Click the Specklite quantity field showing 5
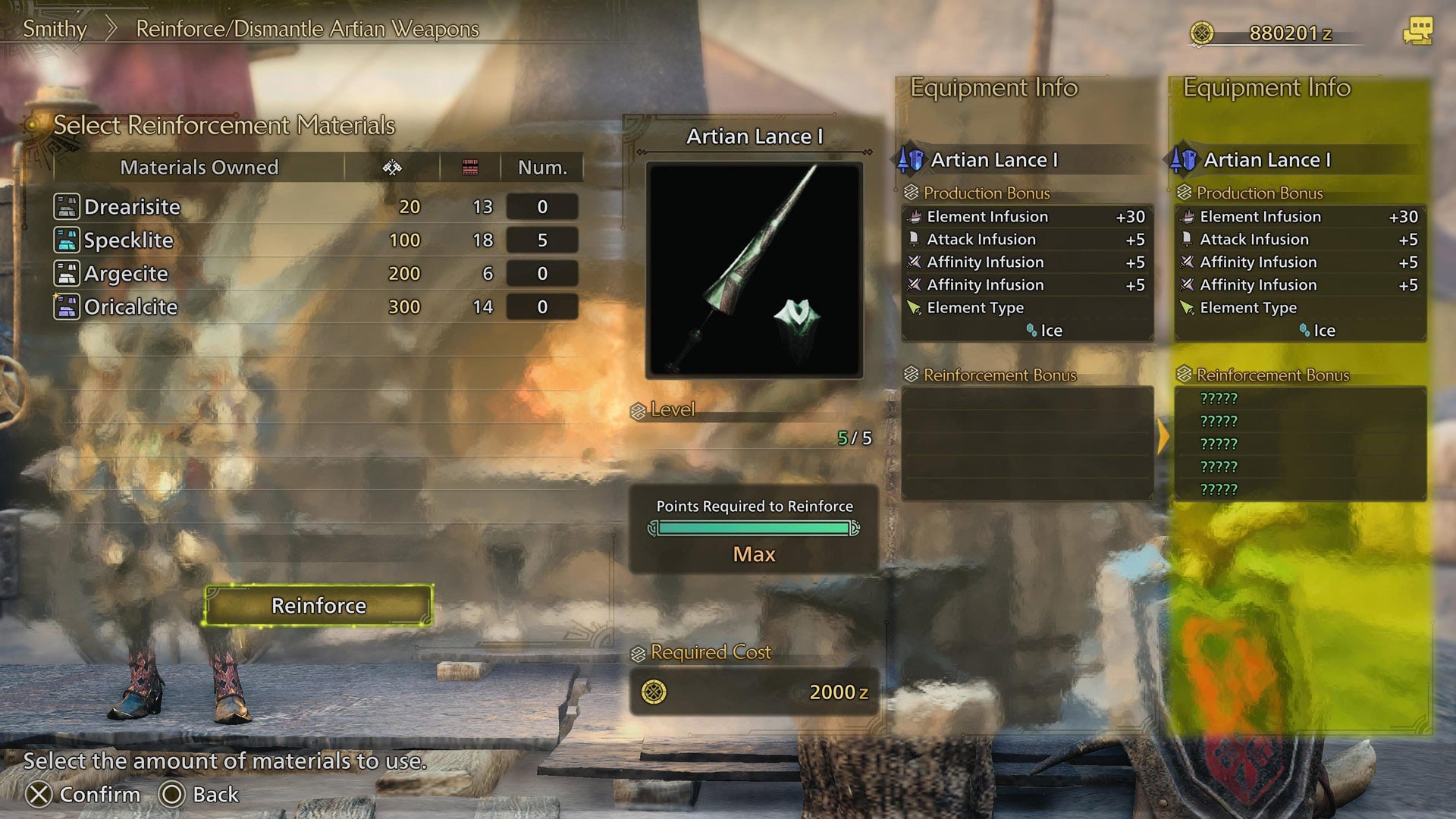The height and width of the screenshot is (819, 1456). click(541, 240)
